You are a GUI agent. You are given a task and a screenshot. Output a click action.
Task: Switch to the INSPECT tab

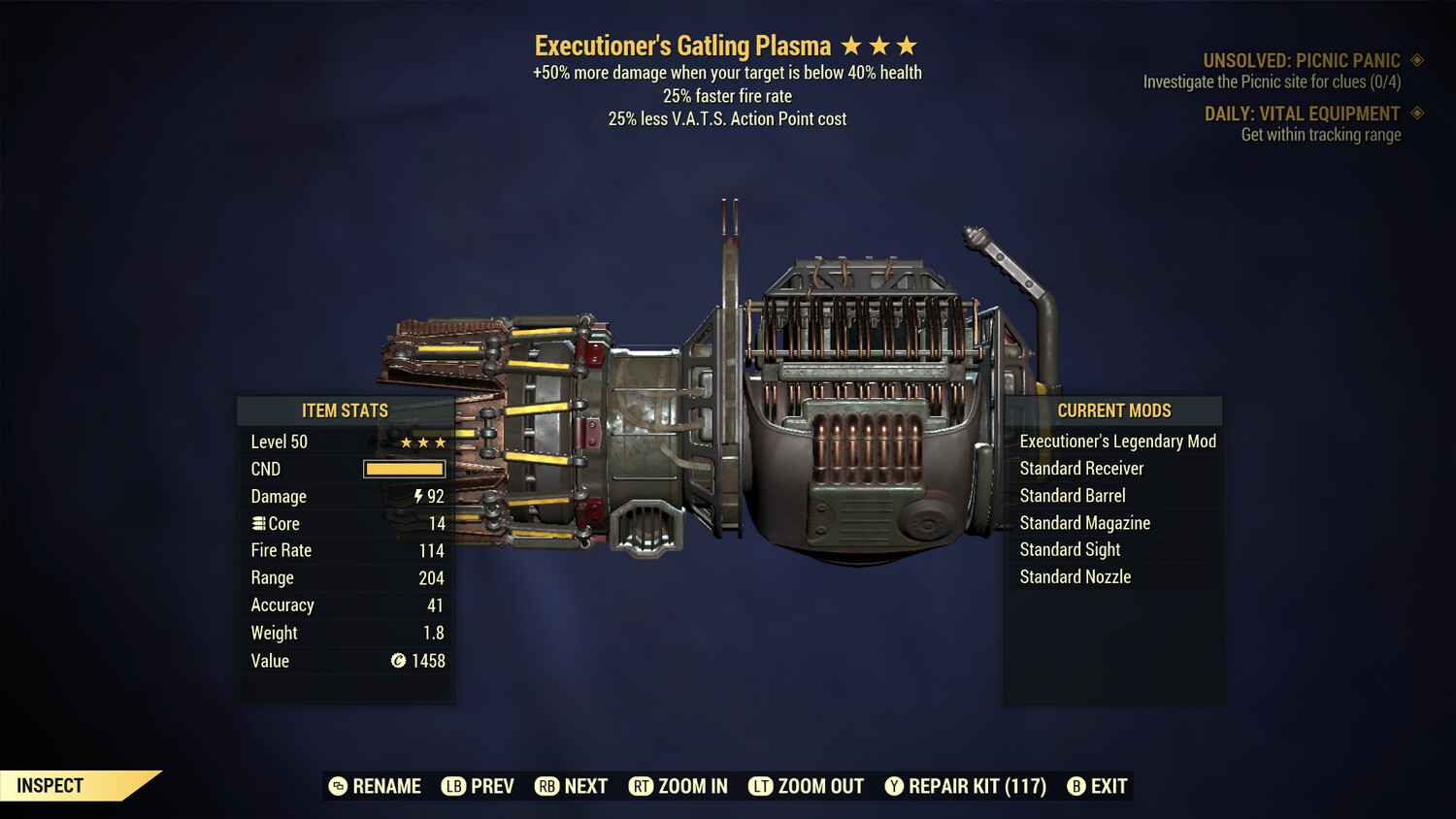(49, 785)
